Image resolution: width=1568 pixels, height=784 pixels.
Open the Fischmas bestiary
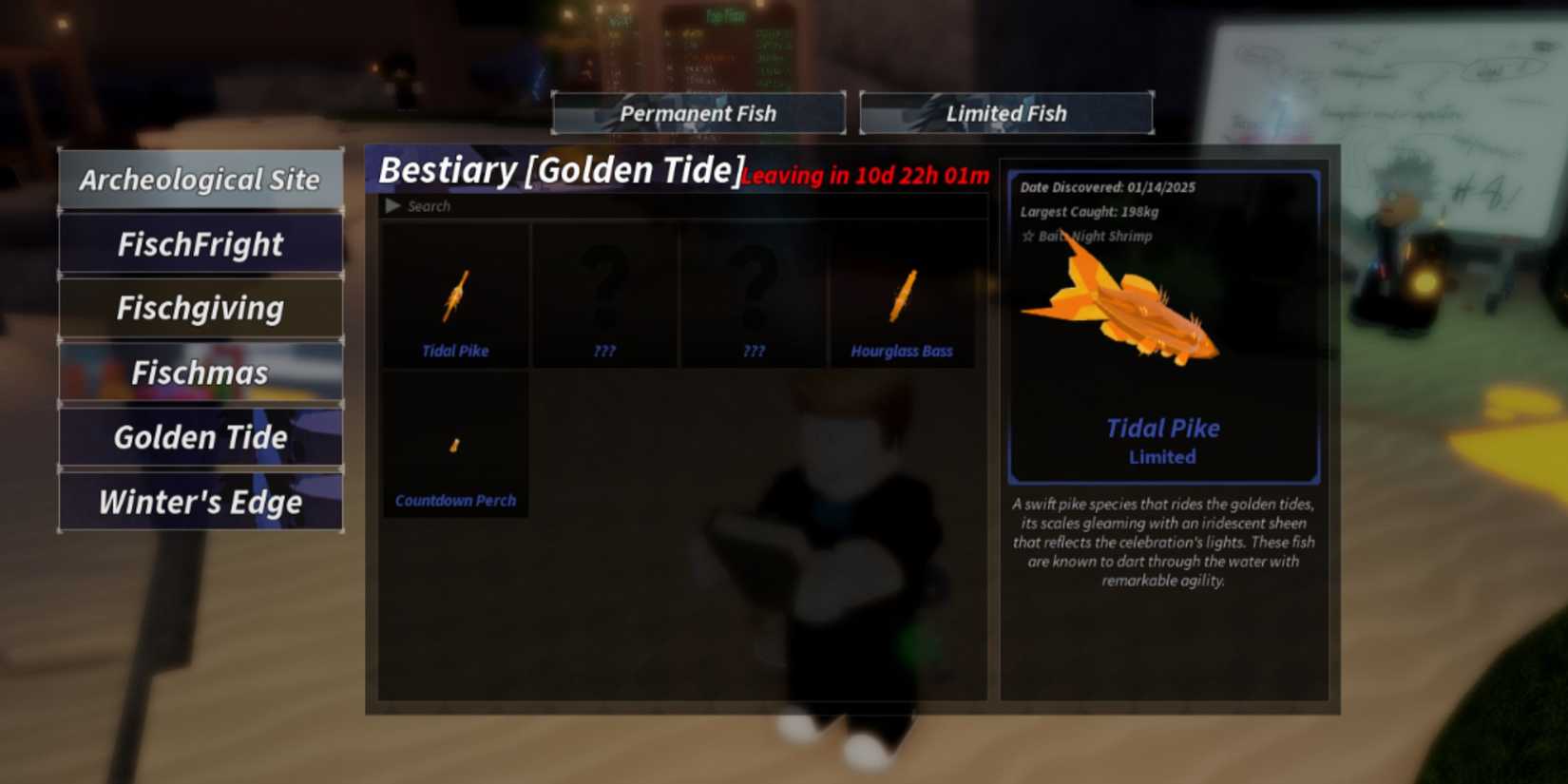tap(201, 373)
